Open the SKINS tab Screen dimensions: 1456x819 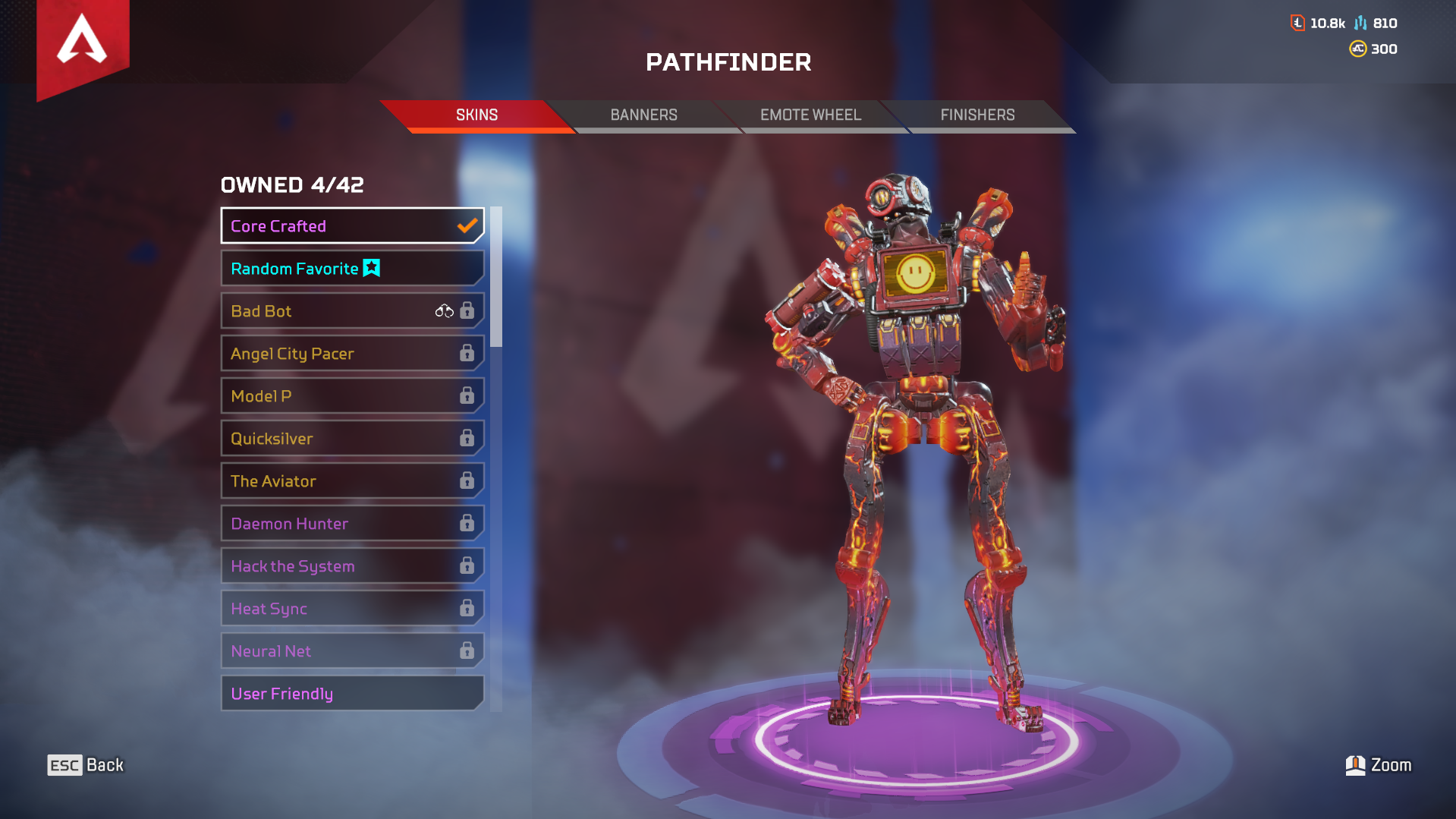[476, 115]
